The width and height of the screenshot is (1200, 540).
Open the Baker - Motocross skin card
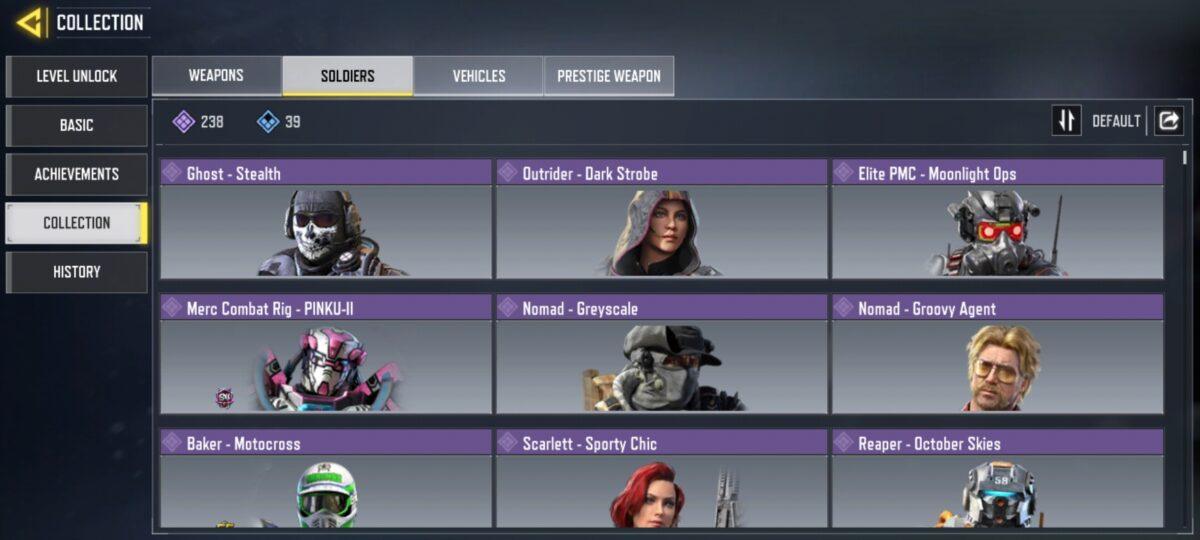[326, 479]
